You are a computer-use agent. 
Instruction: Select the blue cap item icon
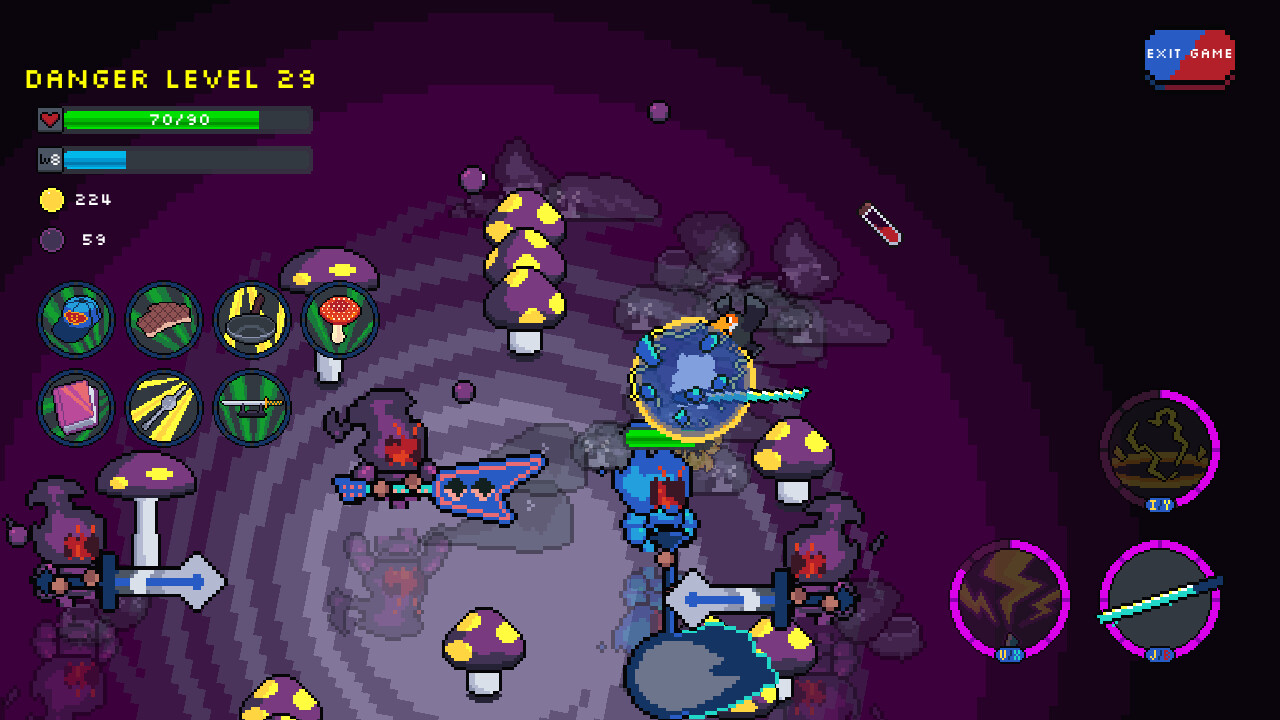click(x=75, y=320)
